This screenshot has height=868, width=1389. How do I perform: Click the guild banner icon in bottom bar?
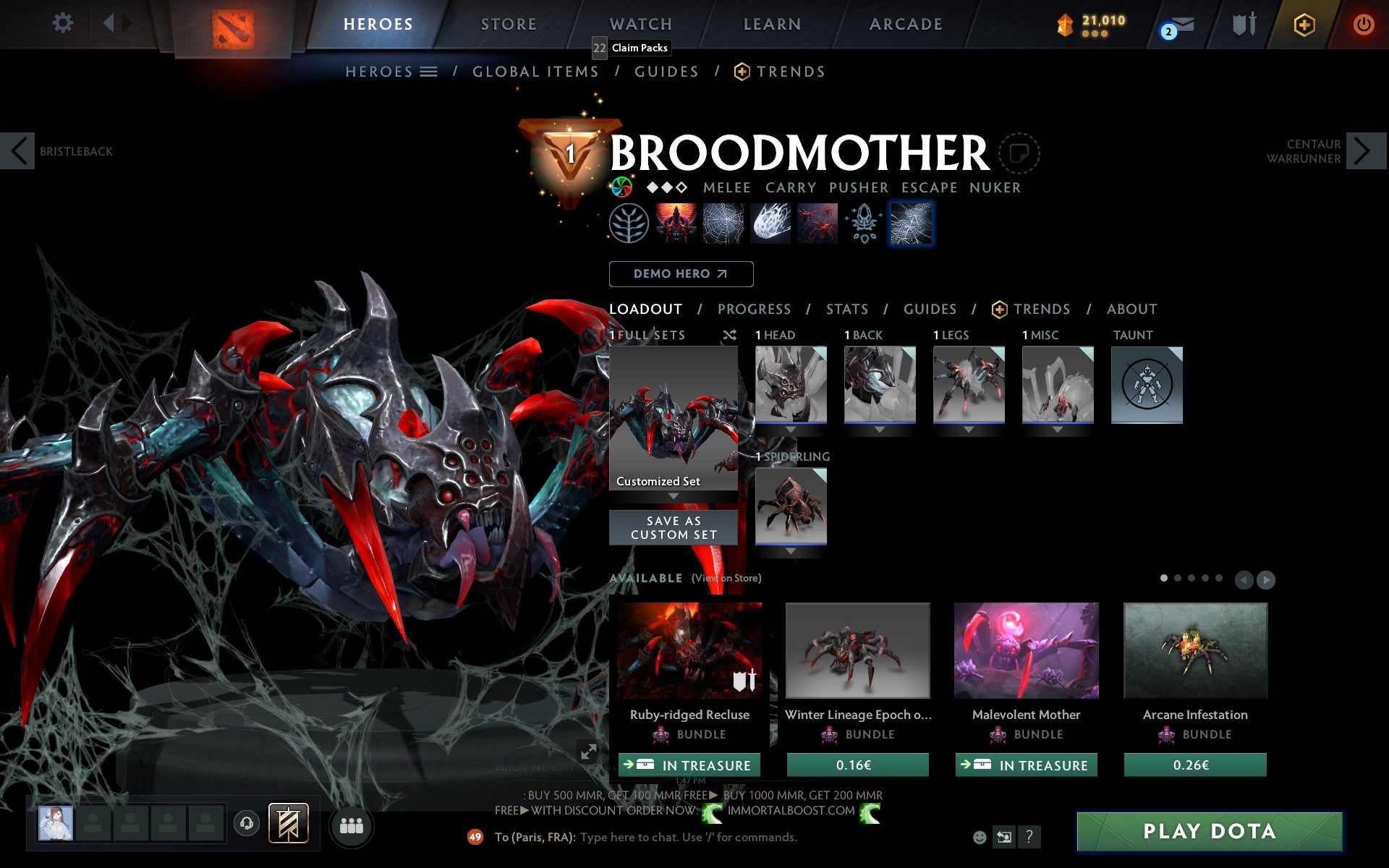pos(287,825)
